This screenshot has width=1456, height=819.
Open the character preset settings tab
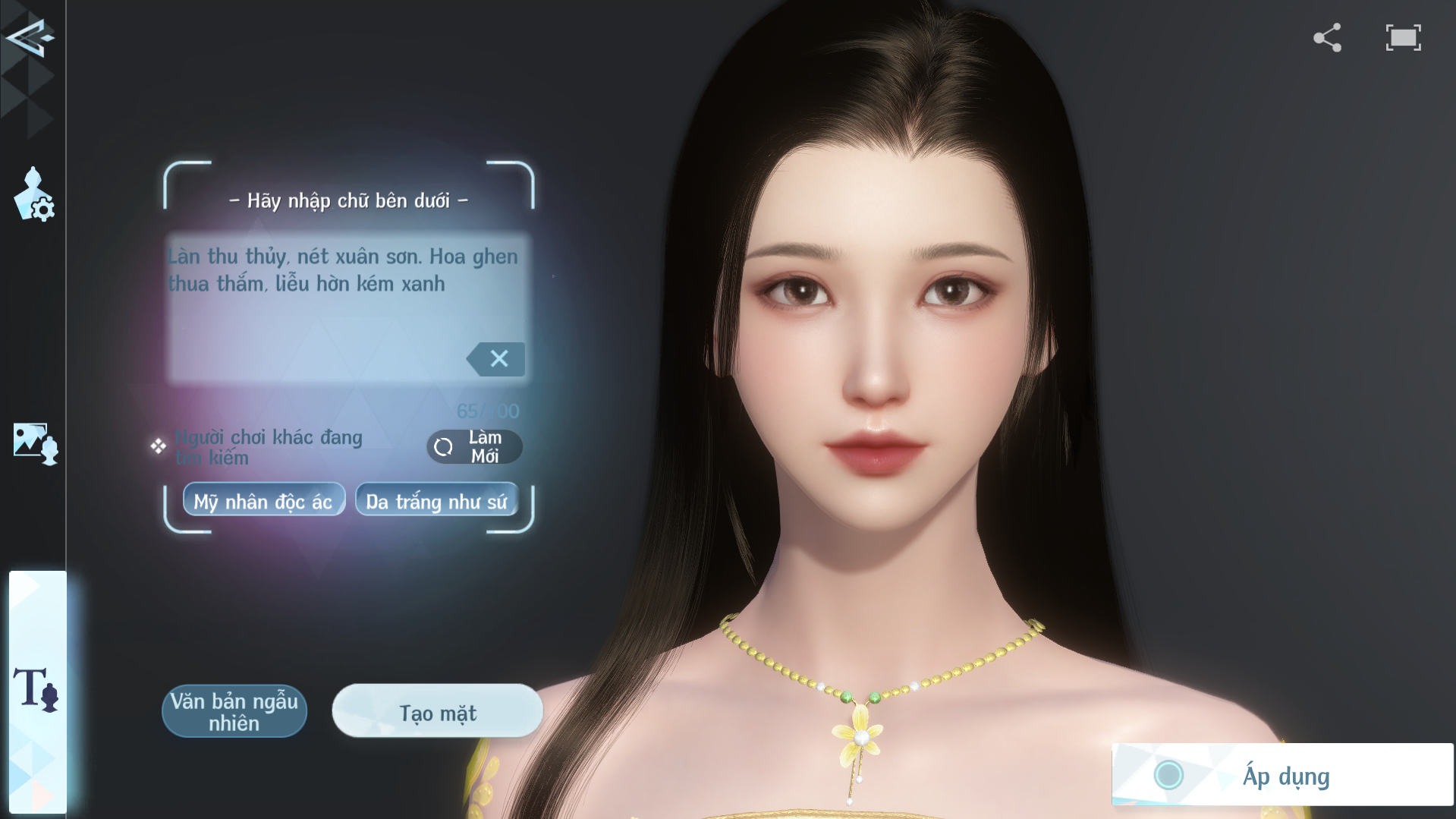point(34,195)
